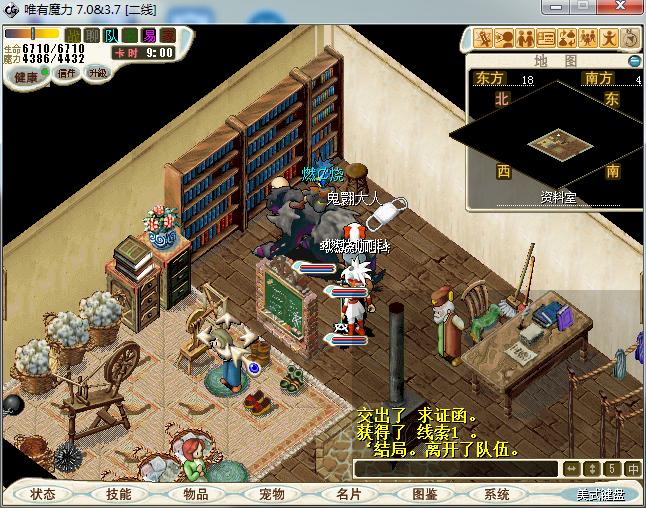Open the 名片 name card menu

348,494
